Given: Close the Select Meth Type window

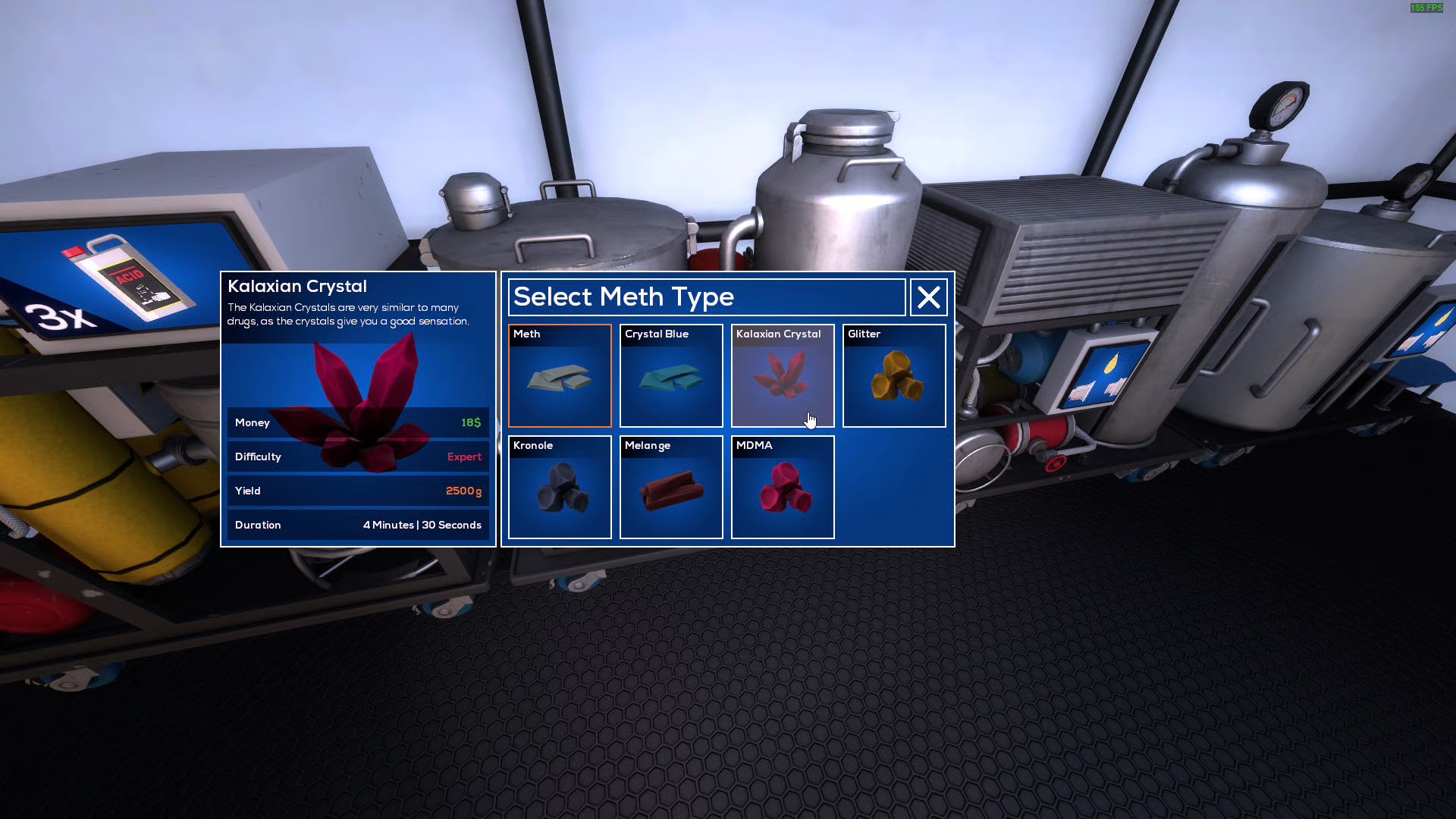Looking at the screenshot, I should tap(929, 297).
